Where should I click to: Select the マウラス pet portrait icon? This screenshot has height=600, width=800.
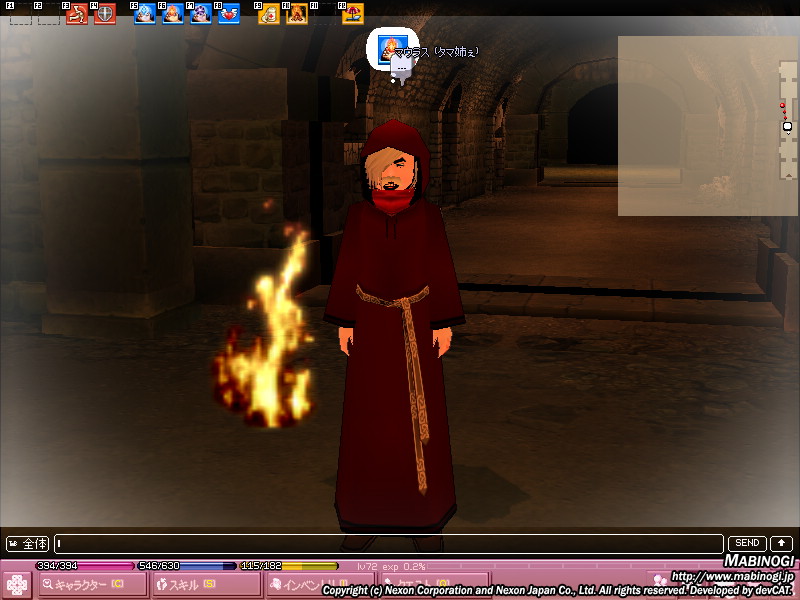[389, 49]
